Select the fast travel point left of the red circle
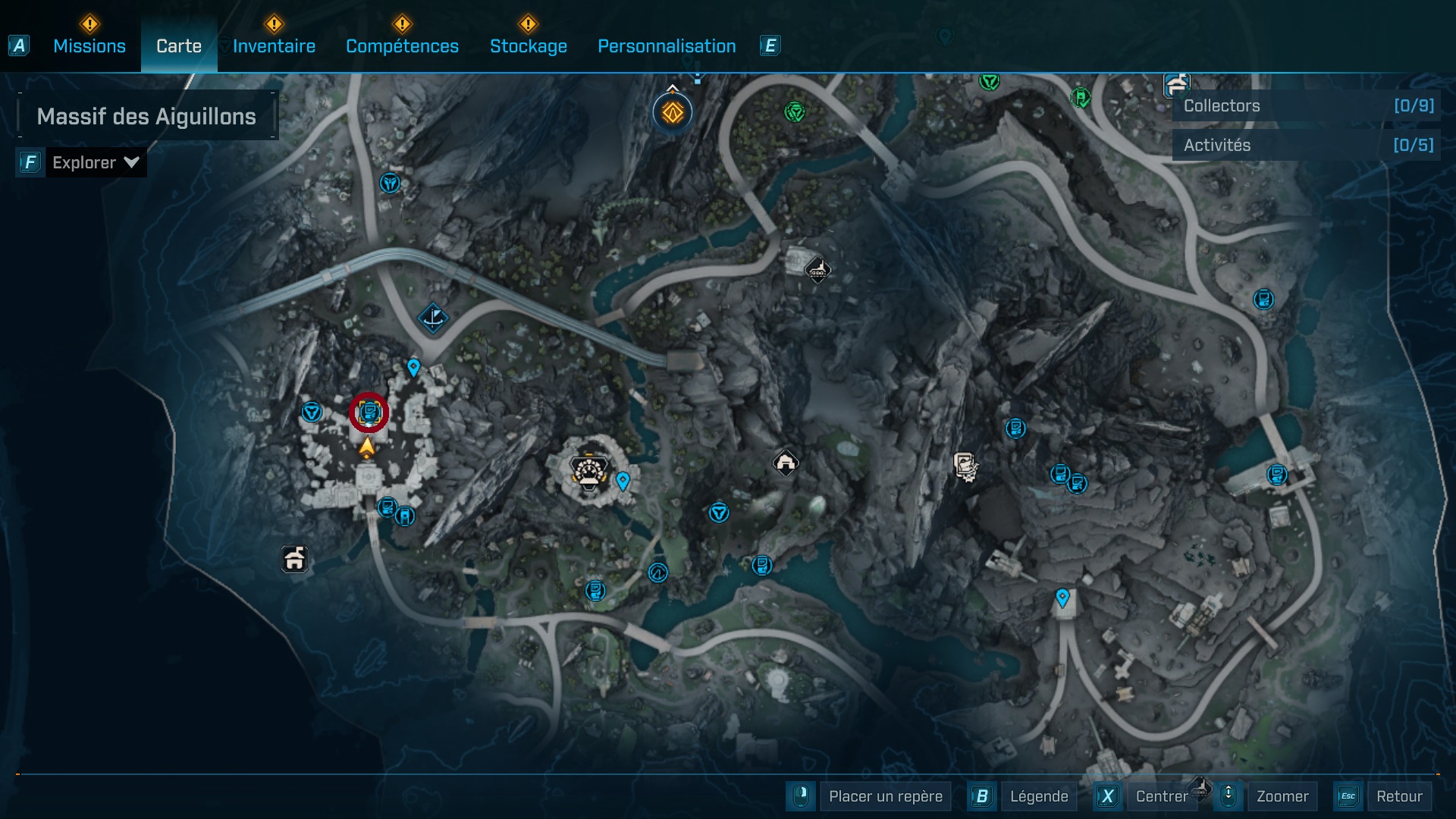Screen dimensions: 1456x819 tap(310, 409)
